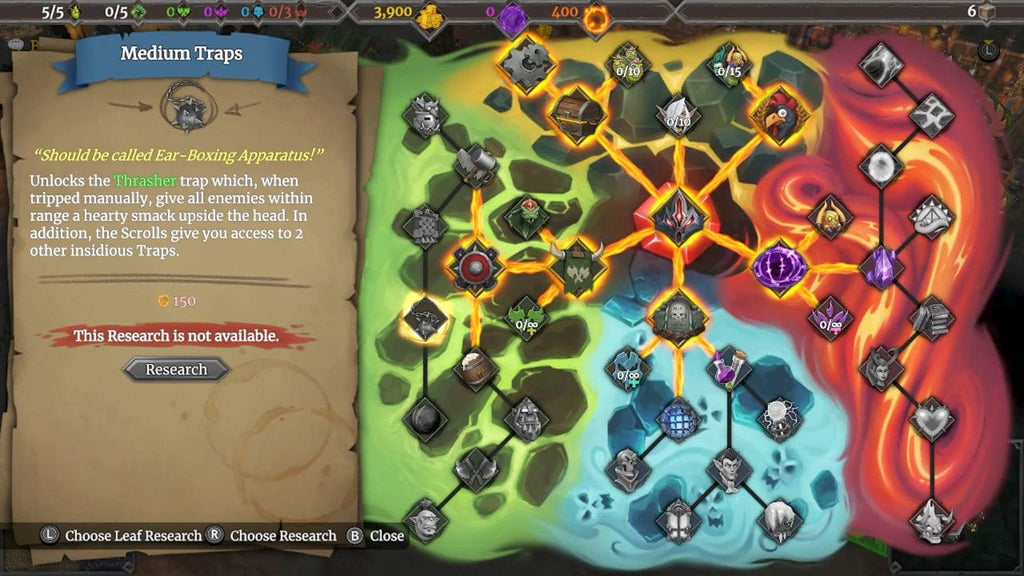Screen dimensions: 1024x576
Task: Pick the grey skull research node
Action: pyautogui.click(x=627, y=468)
